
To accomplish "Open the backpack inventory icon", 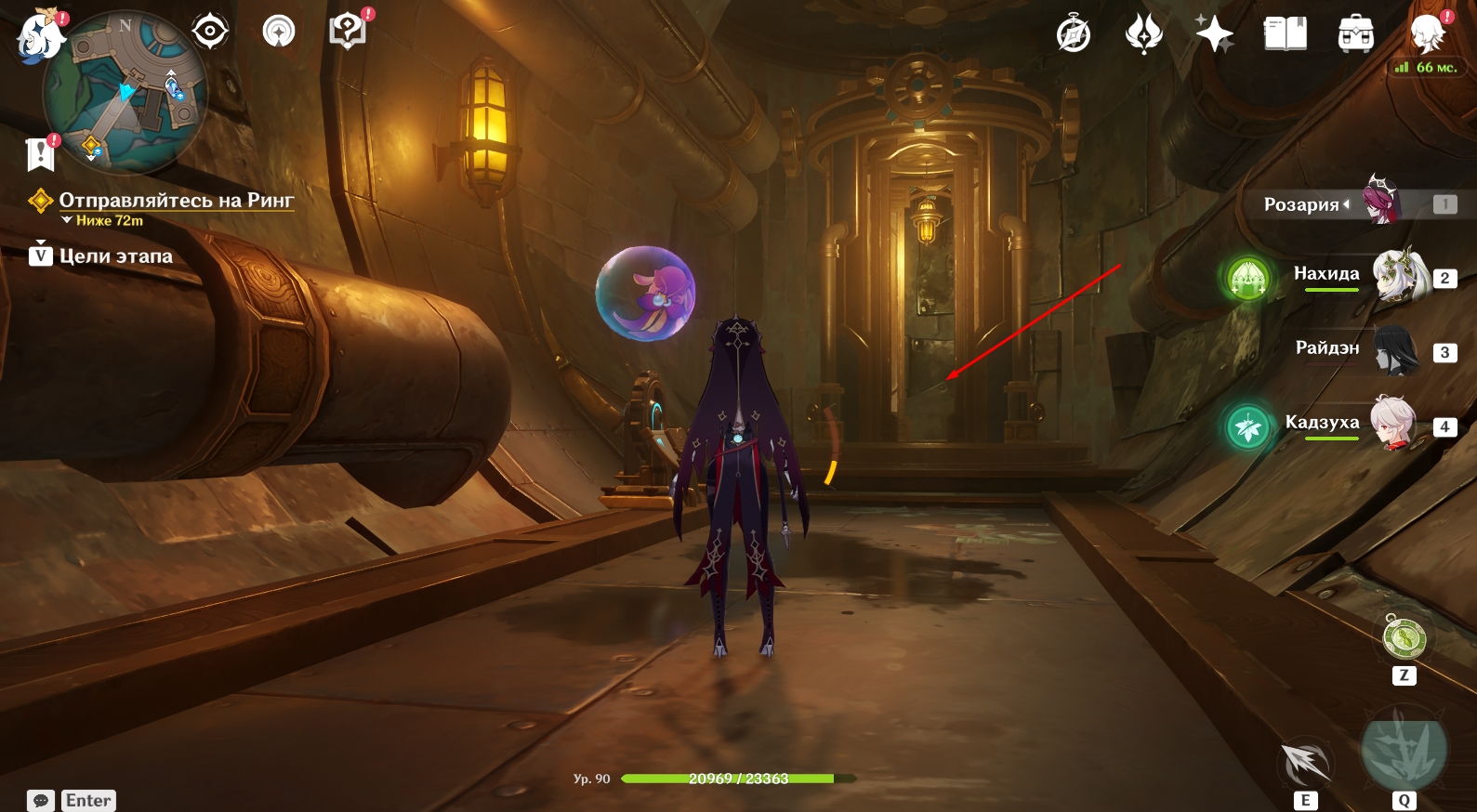I will 1356,34.
